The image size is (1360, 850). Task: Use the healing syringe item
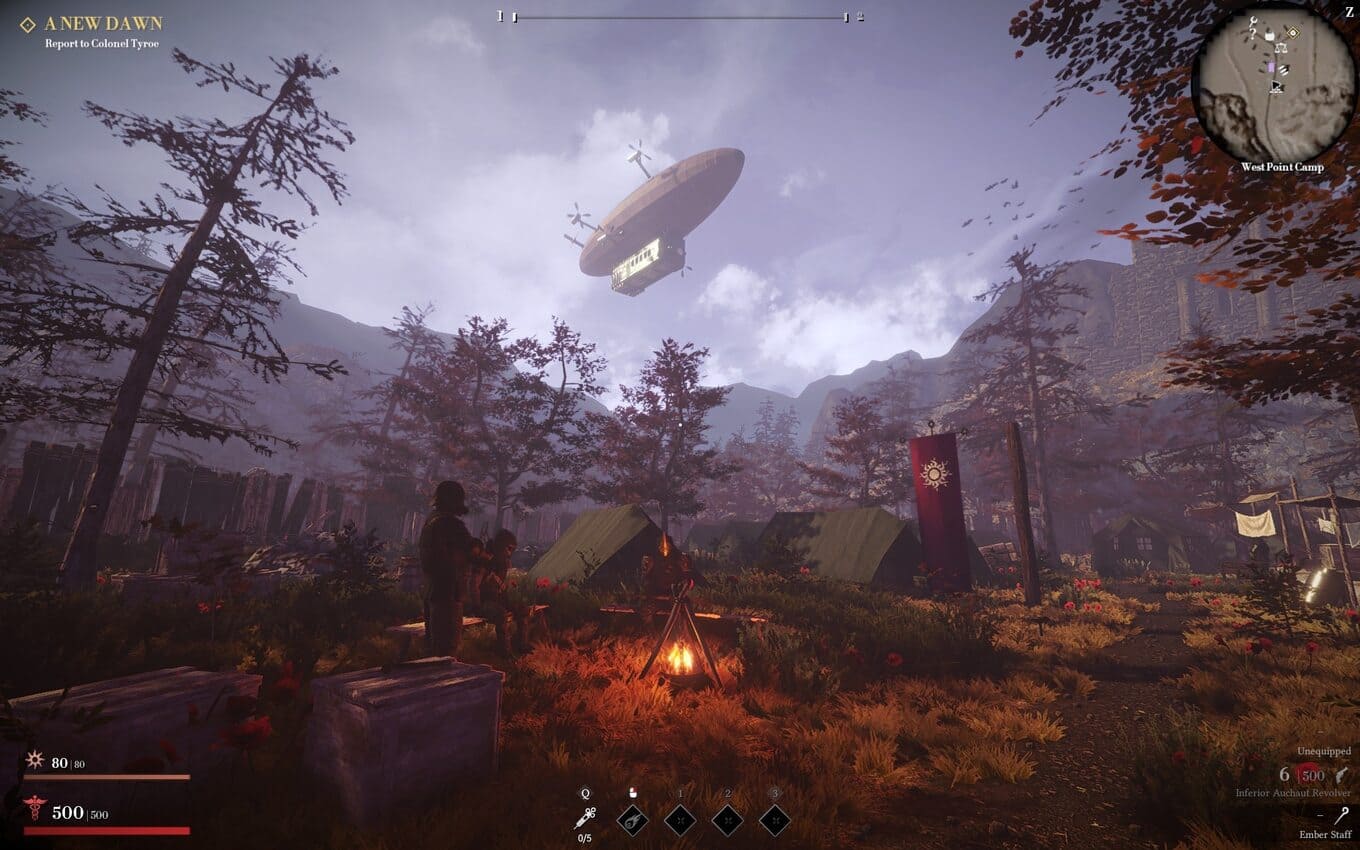(585, 818)
